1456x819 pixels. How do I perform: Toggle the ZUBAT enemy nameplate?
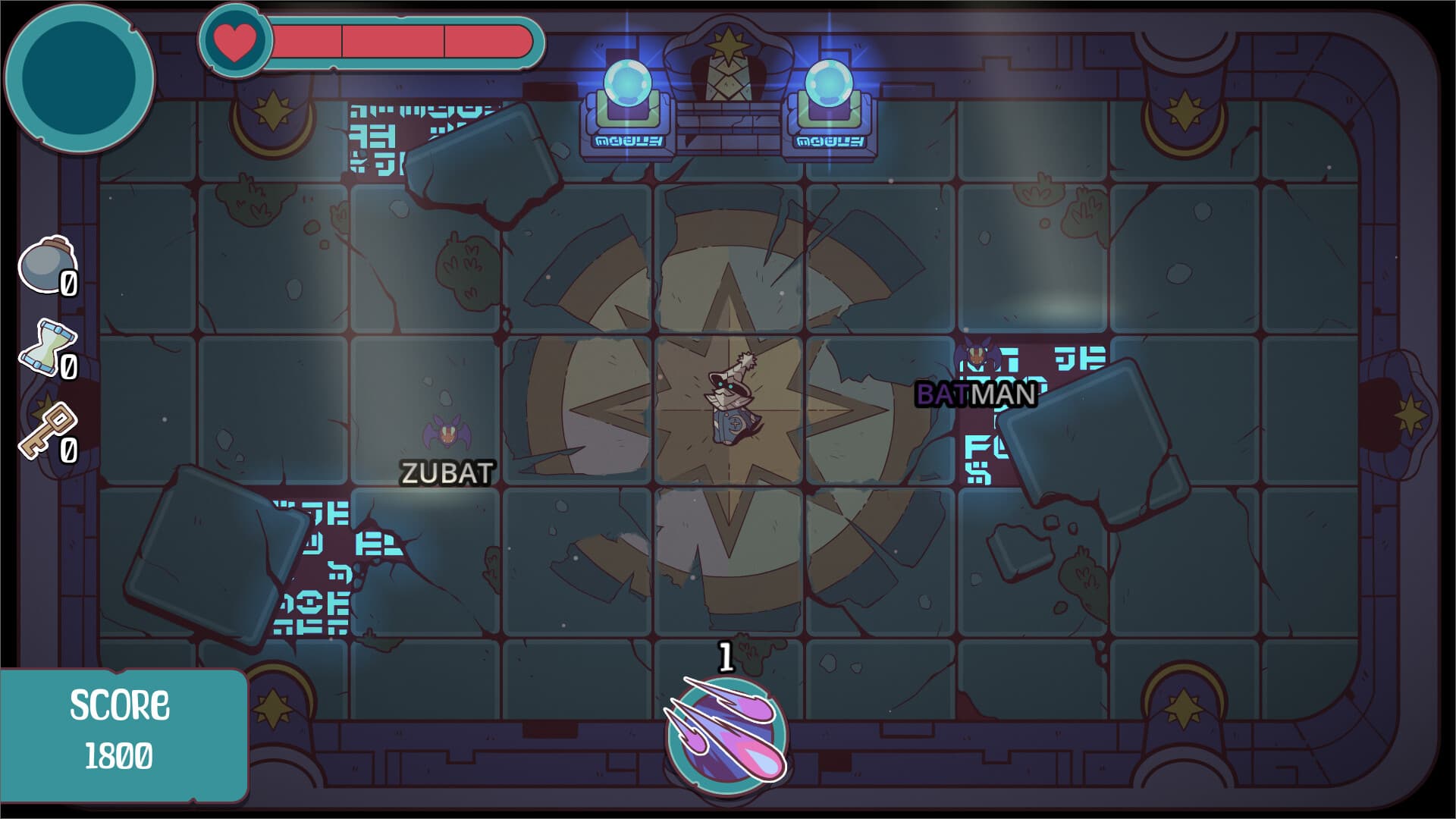pos(446,474)
